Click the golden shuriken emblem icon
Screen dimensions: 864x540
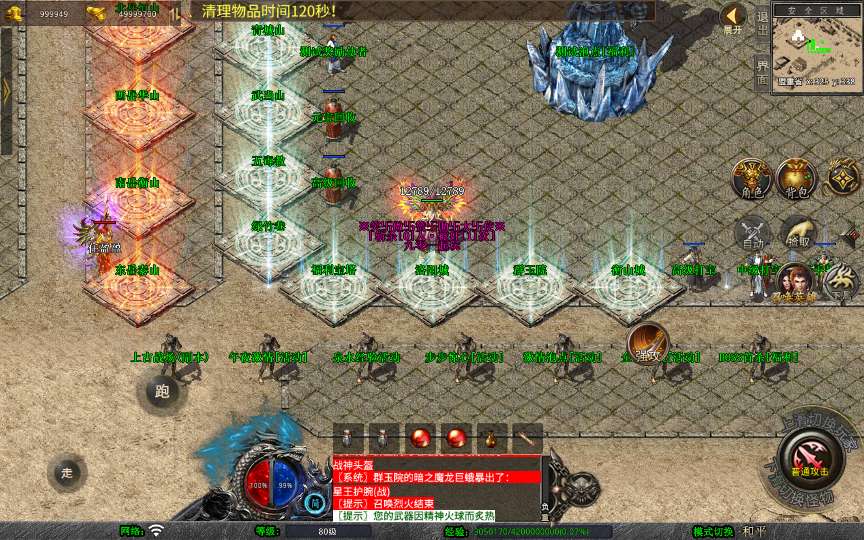tap(842, 178)
